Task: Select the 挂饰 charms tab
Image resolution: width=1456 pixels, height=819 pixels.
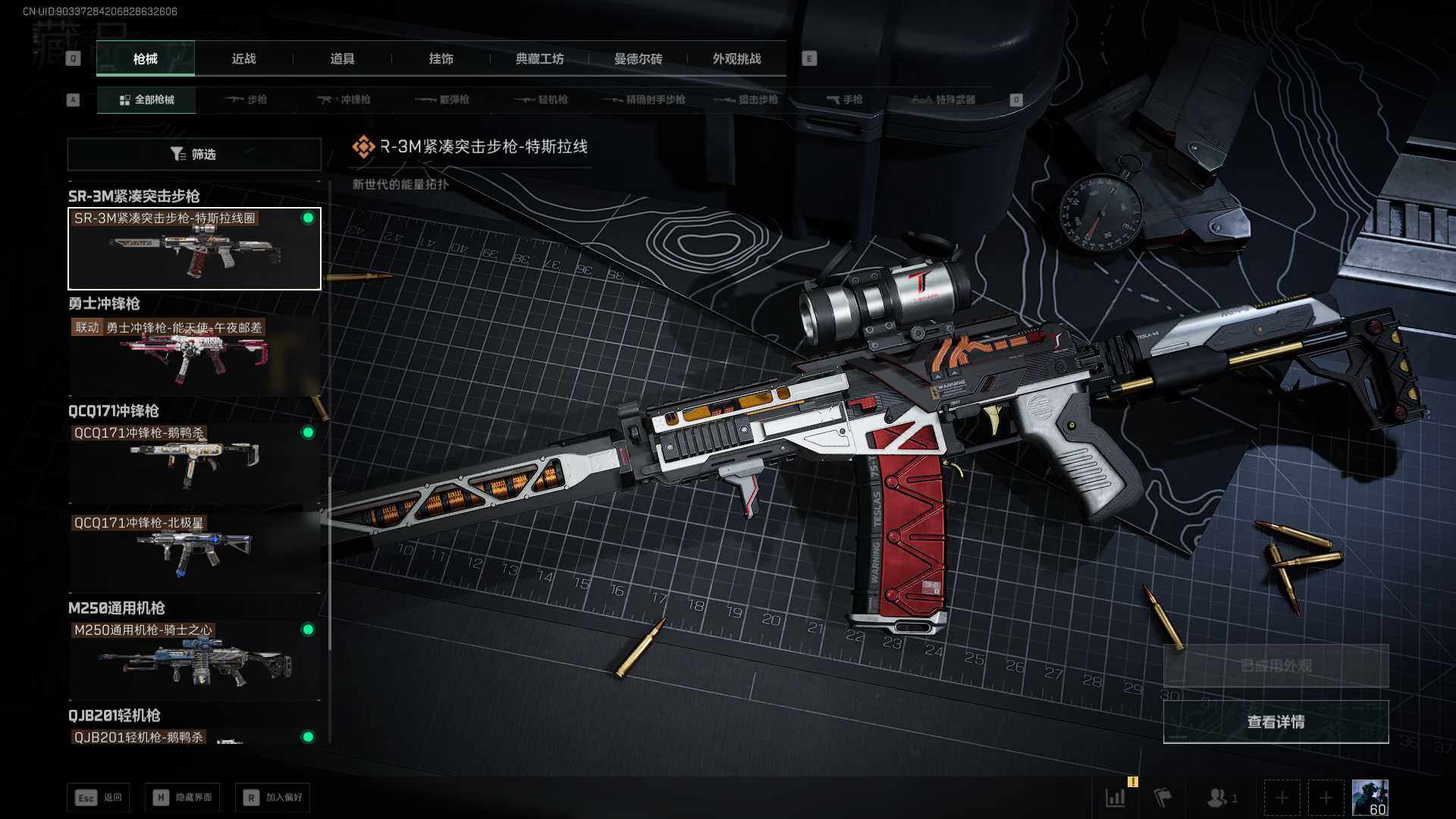Action: pos(441,58)
